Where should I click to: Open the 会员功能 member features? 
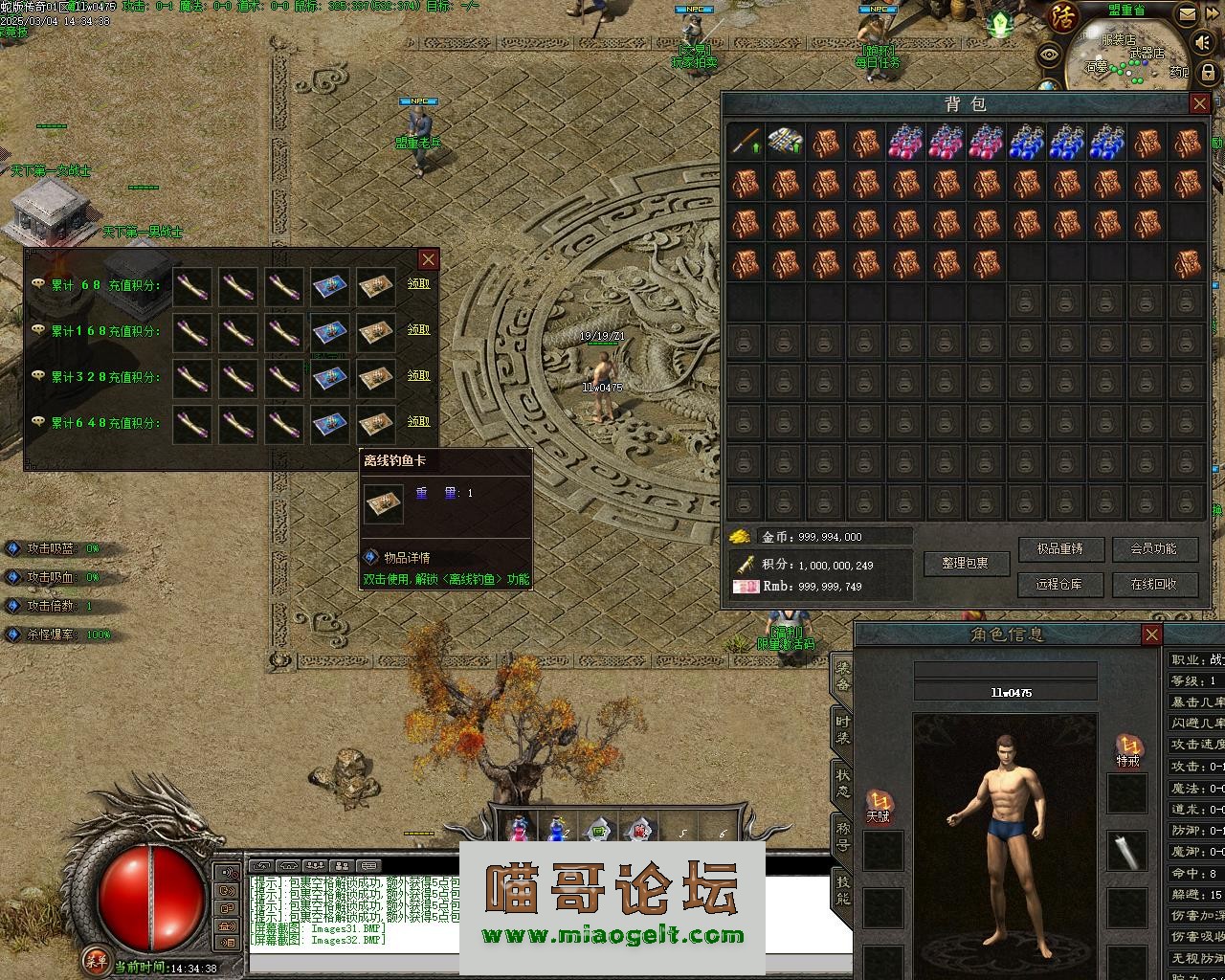tap(1152, 548)
